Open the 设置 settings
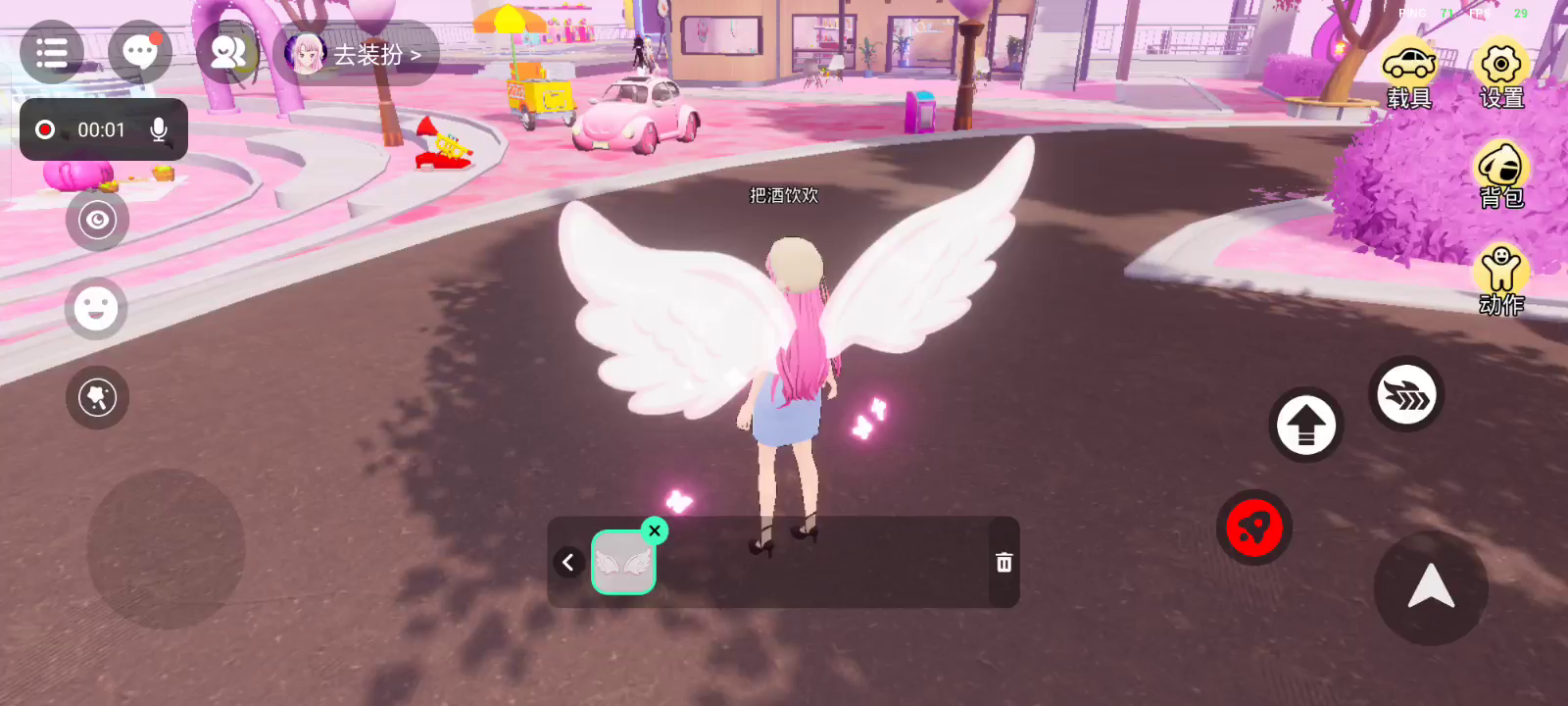 click(1500, 75)
